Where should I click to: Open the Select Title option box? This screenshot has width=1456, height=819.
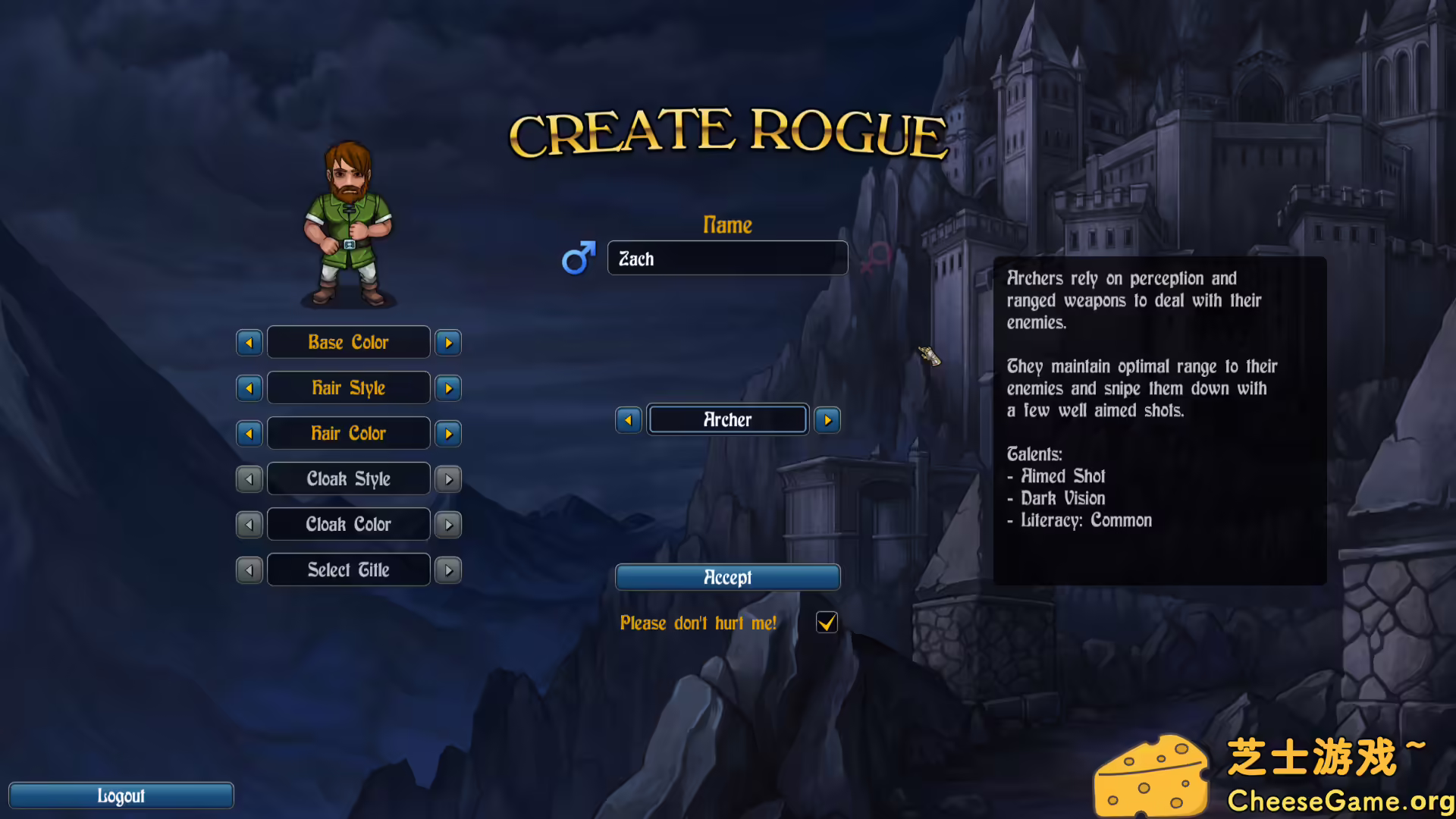(x=348, y=570)
